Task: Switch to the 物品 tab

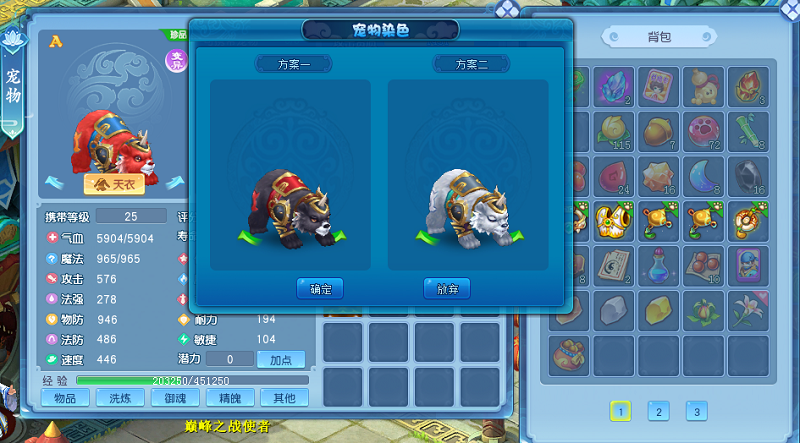Action: point(65,398)
